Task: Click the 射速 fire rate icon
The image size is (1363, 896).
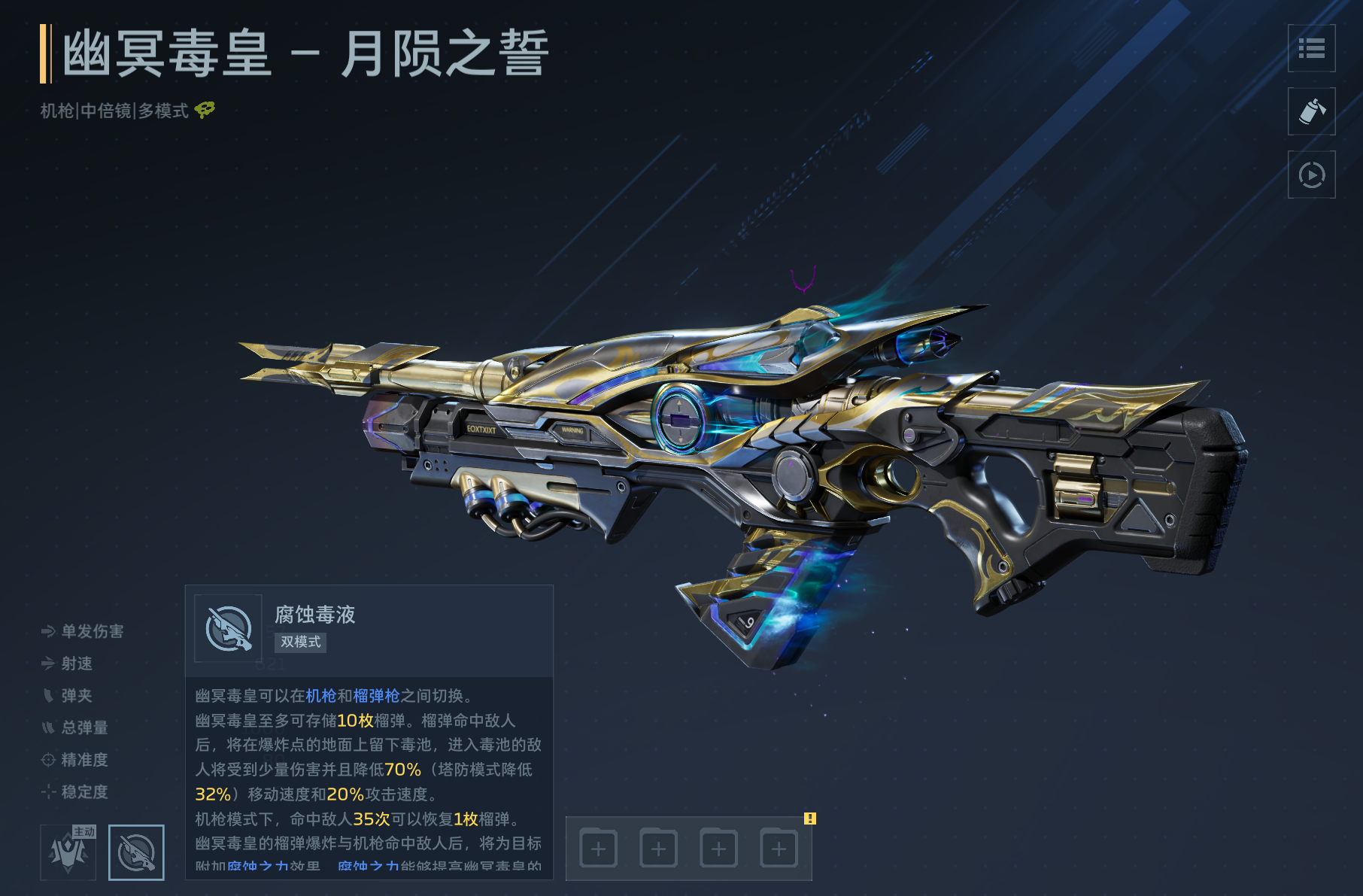Action: coord(47,664)
